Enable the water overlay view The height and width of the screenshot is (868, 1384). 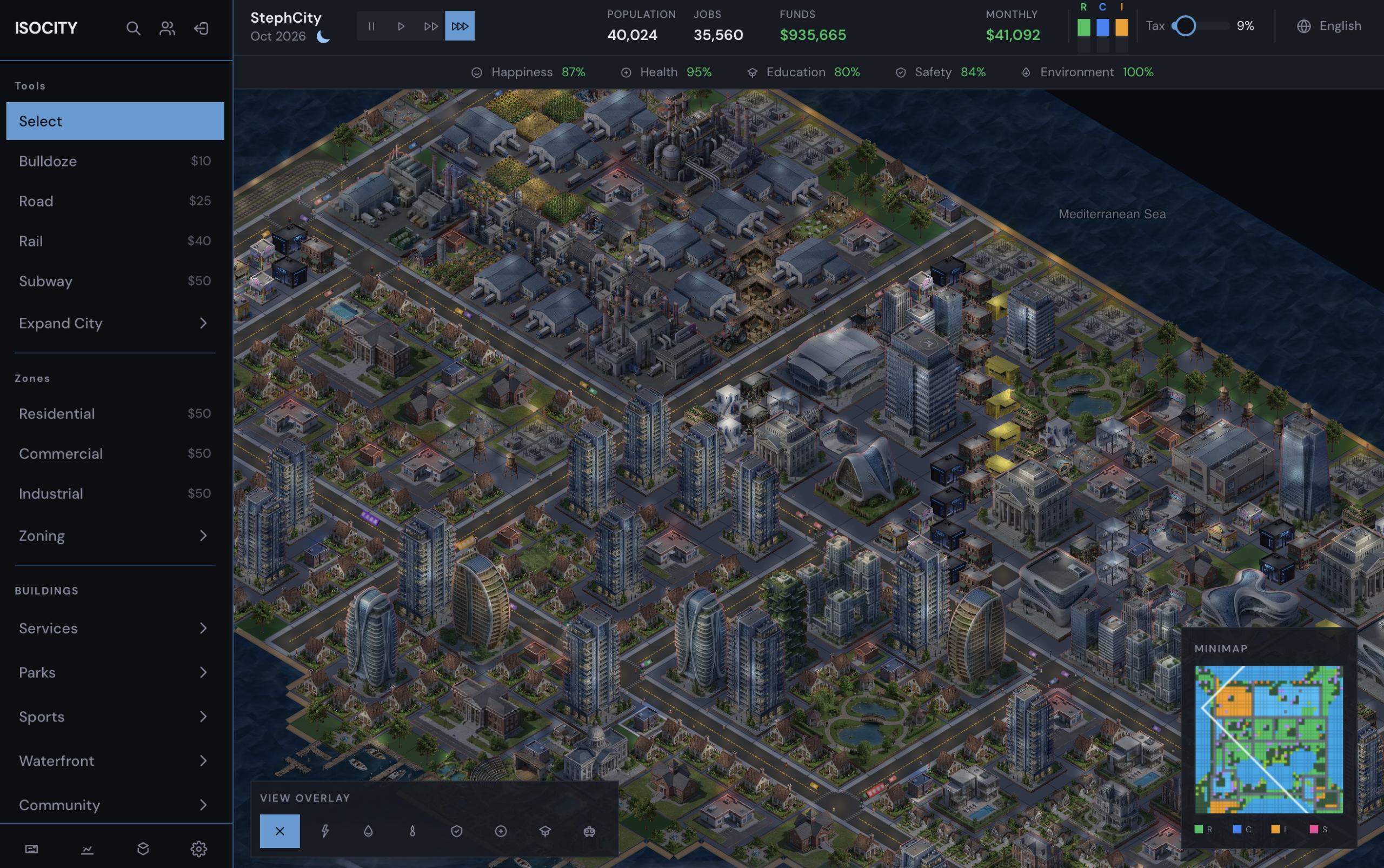368,830
